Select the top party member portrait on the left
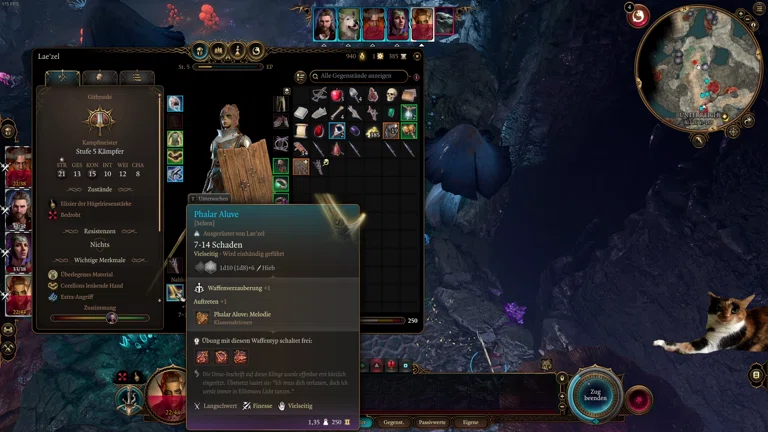The width and height of the screenshot is (768, 432). (x=19, y=165)
